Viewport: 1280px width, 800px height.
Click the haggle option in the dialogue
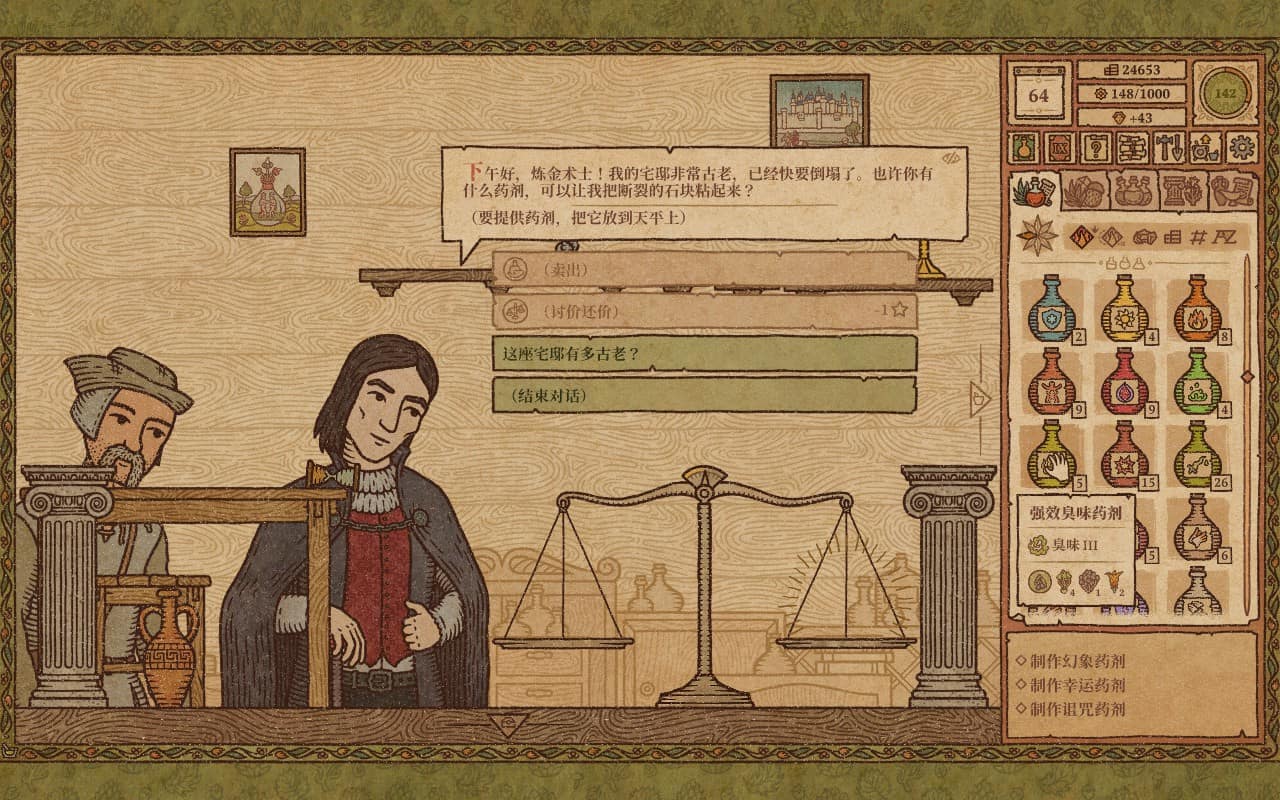(704, 311)
